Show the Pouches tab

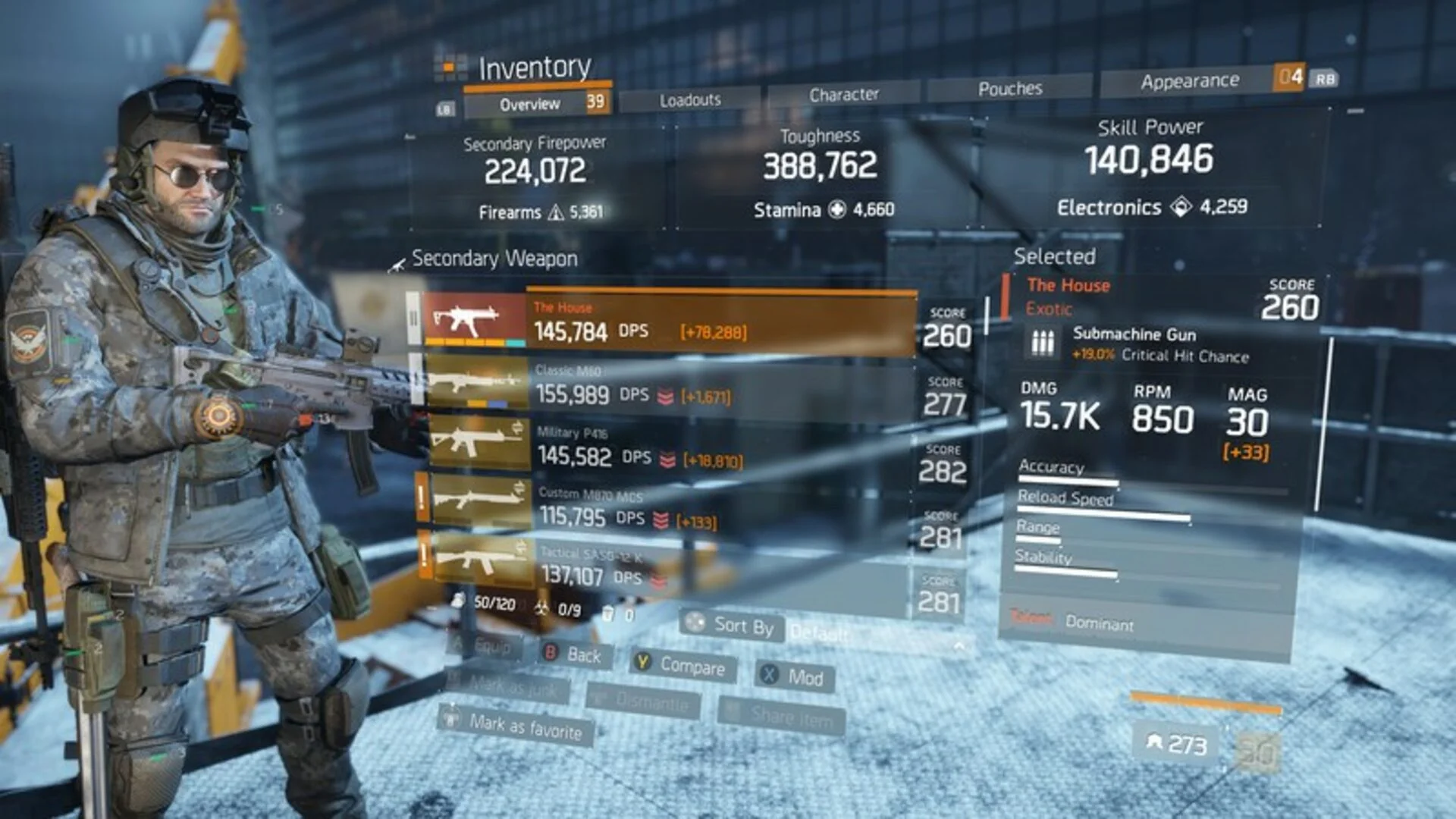(1009, 89)
